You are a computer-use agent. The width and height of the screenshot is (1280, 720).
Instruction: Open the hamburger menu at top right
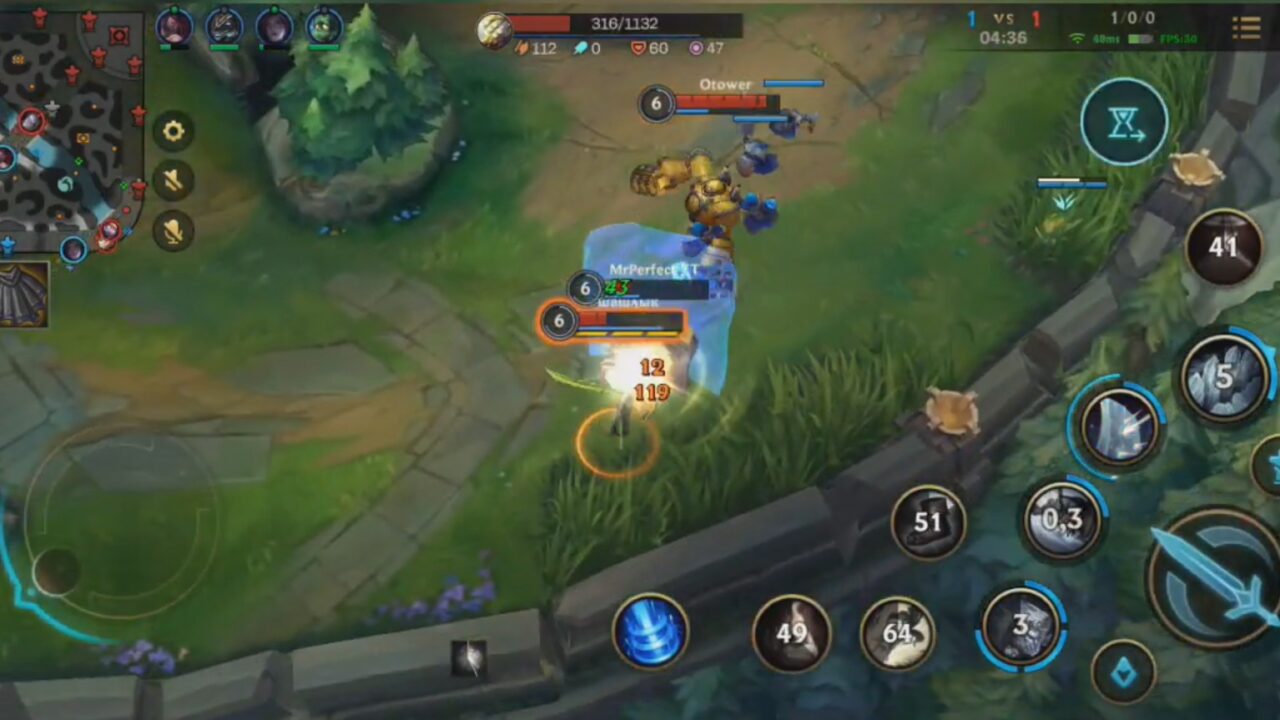[x=1246, y=26]
